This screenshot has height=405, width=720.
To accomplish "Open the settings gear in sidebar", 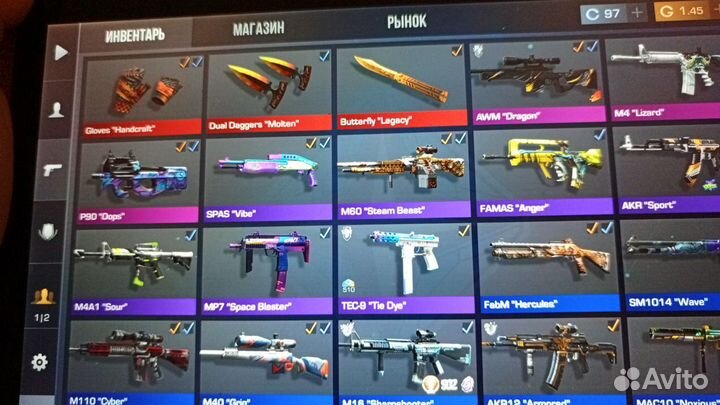I will (40, 362).
